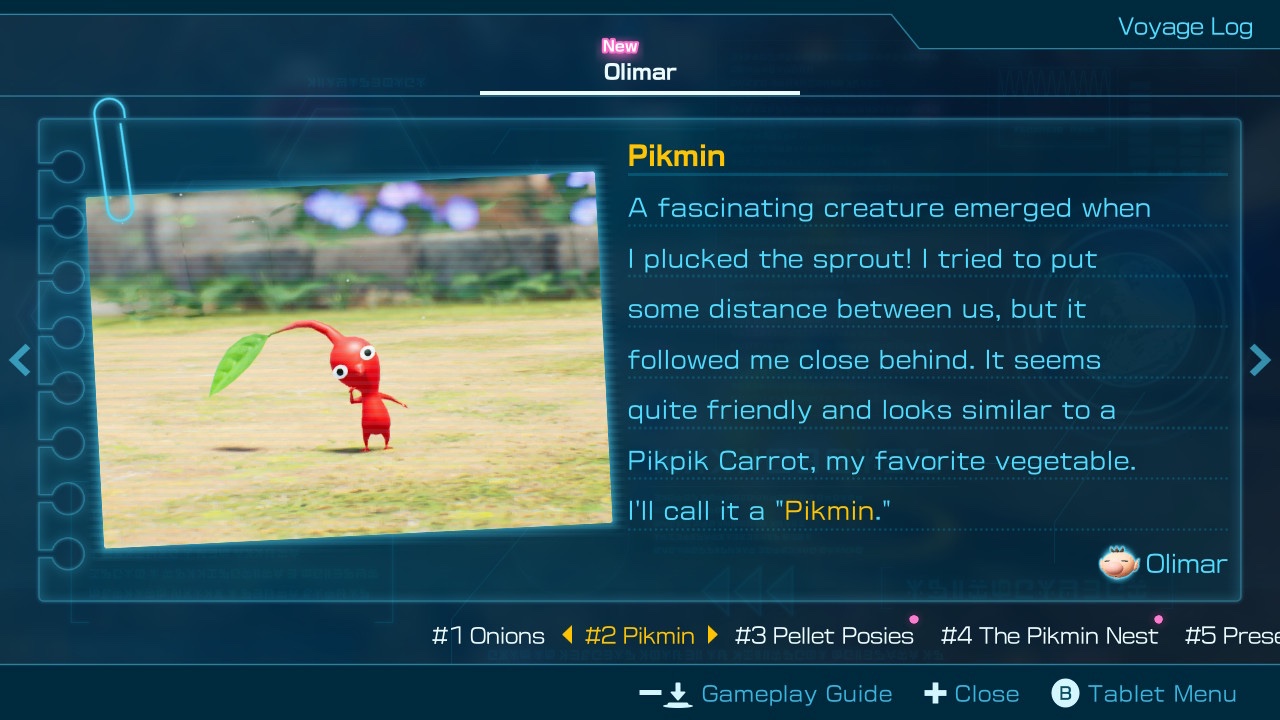Switch to the Olimar log tab
This screenshot has width=1280, height=720.
click(640, 72)
